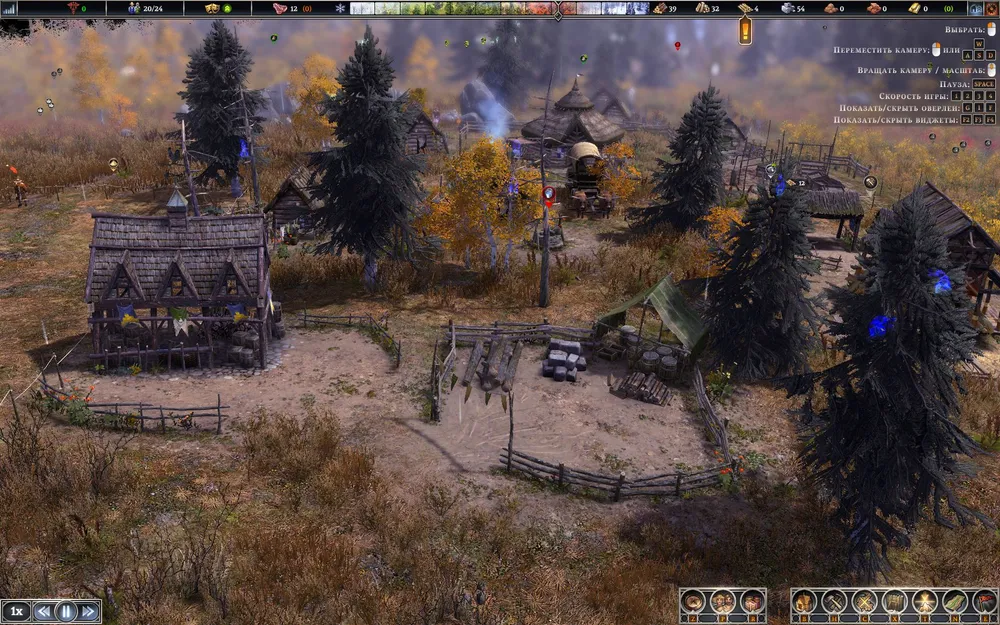Select the red flag icon
Viewport: 1000px width, 625px height.
[x=983, y=602]
